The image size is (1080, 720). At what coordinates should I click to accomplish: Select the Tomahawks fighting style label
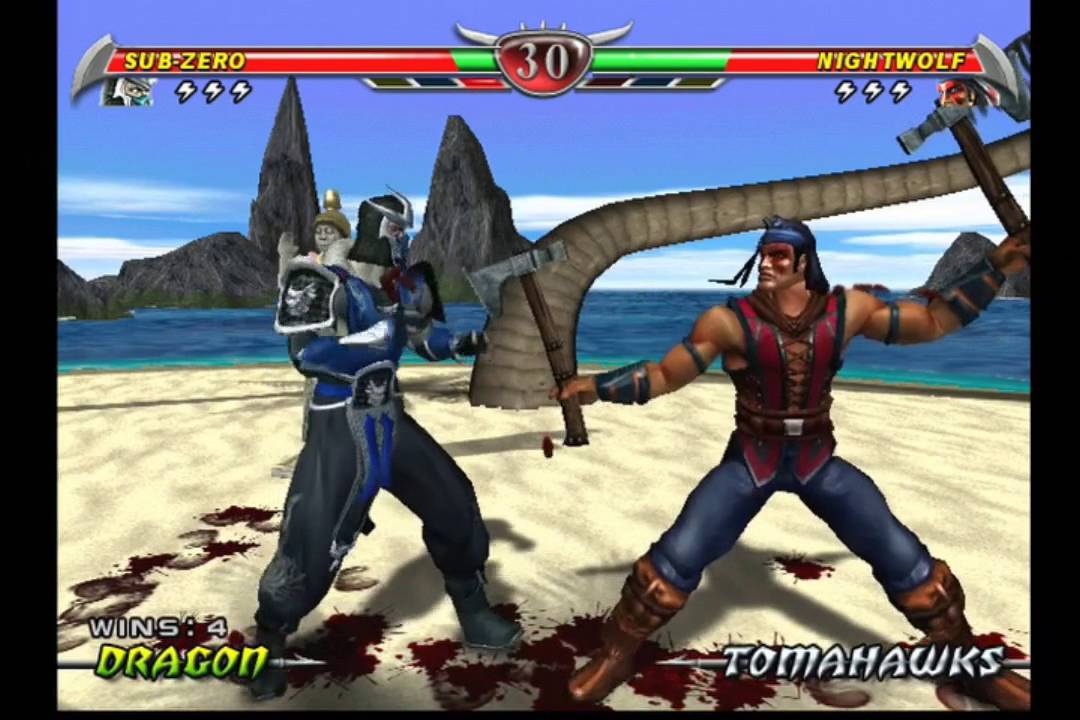[862, 662]
